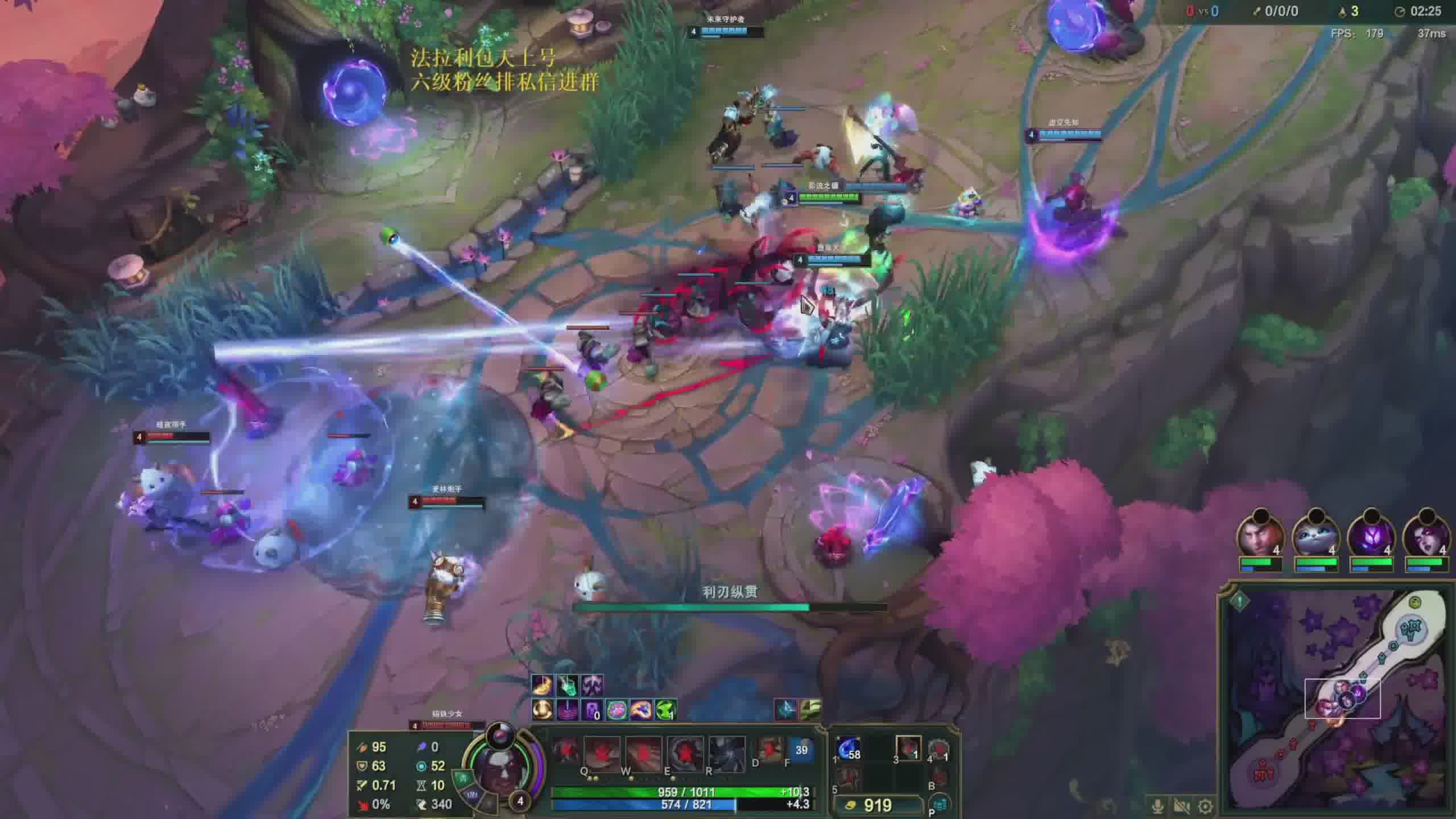The image size is (1456, 819).
Task: Select the blue item in inventory slot 1
Action: point(849,750)
